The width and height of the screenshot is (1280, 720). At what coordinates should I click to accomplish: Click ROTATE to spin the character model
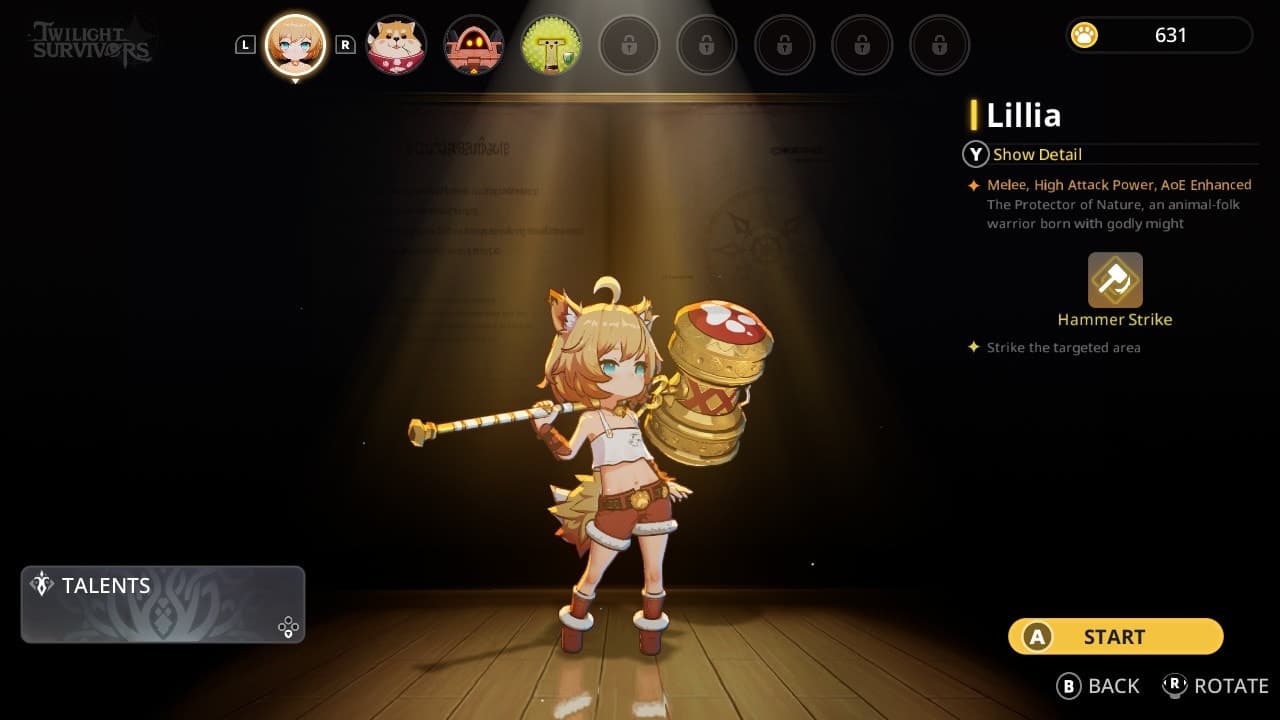click(x=1216, y=686)
